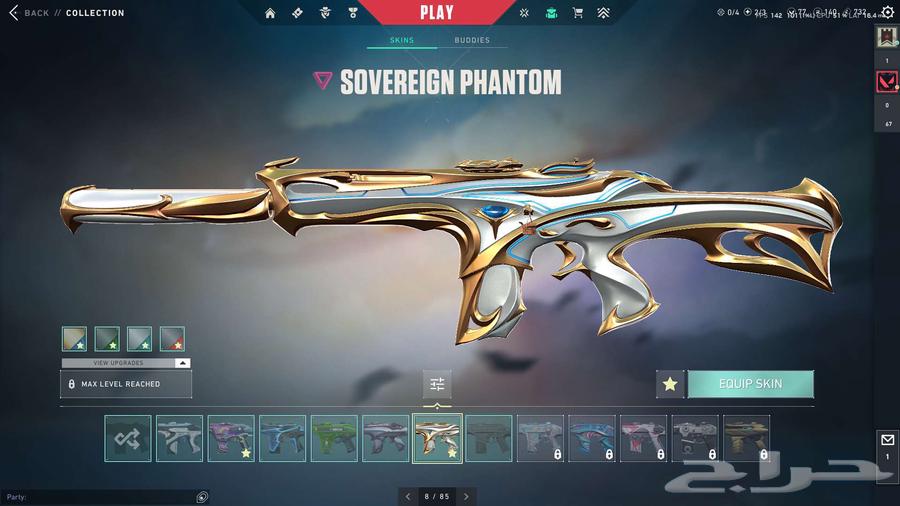This screenshot has width=900, height=506.
Task: Open the filter sliders button
Action: click(437, 384)
